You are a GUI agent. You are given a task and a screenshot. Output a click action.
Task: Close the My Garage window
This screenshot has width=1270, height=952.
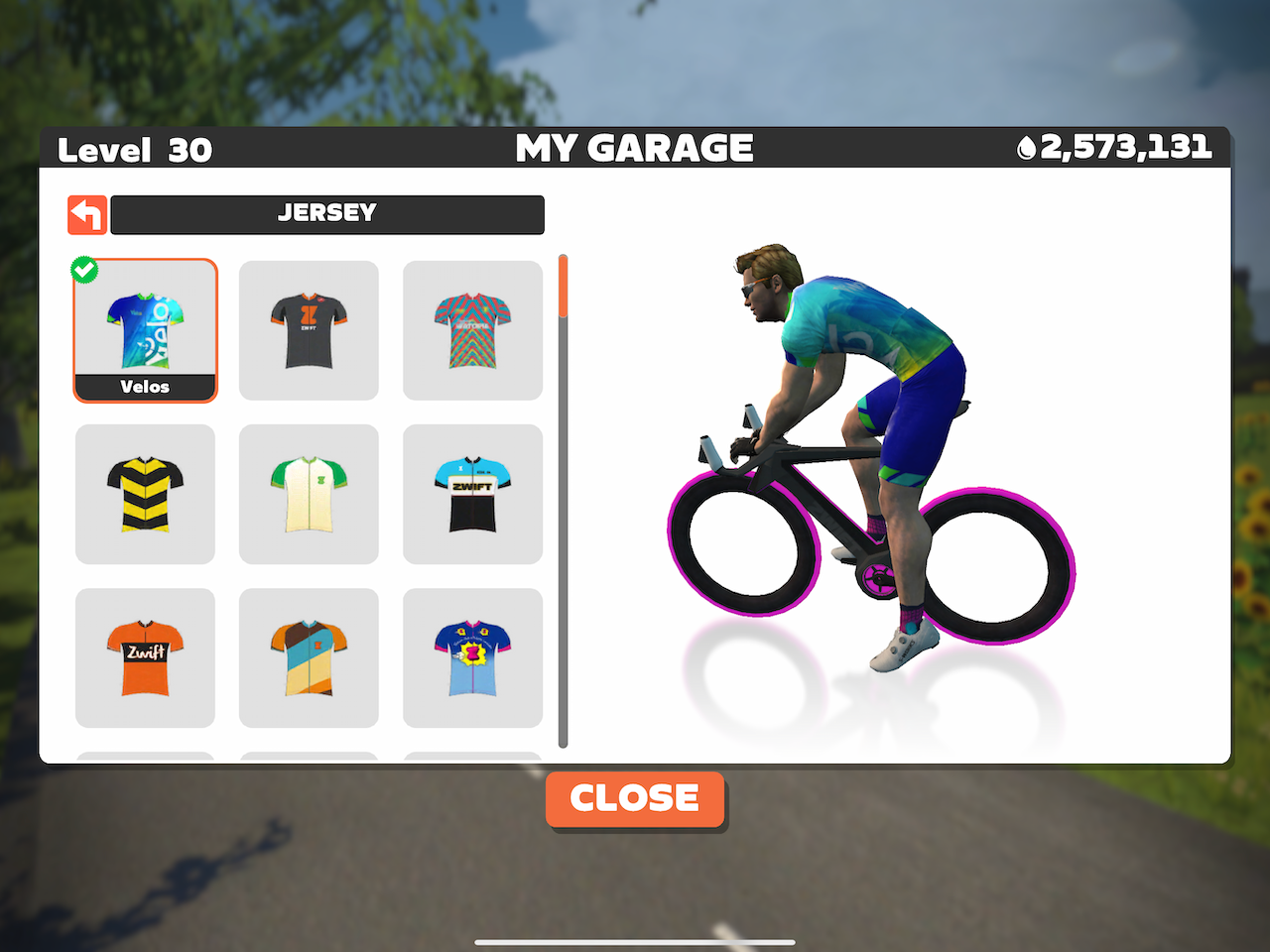click(635, 798)
